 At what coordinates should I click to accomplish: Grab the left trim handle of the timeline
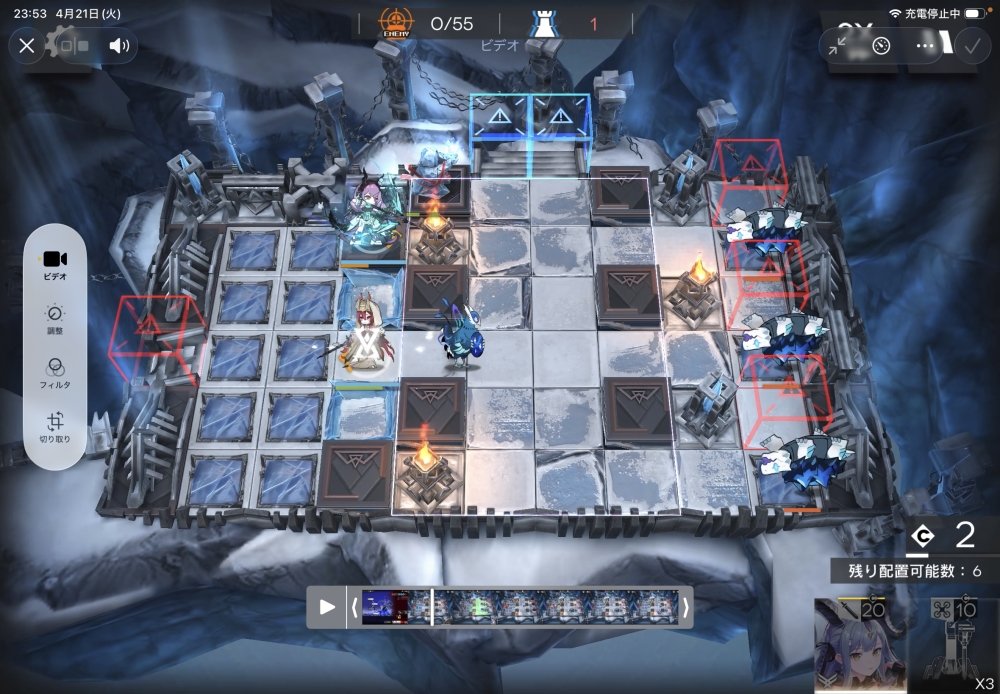[354, 607]
